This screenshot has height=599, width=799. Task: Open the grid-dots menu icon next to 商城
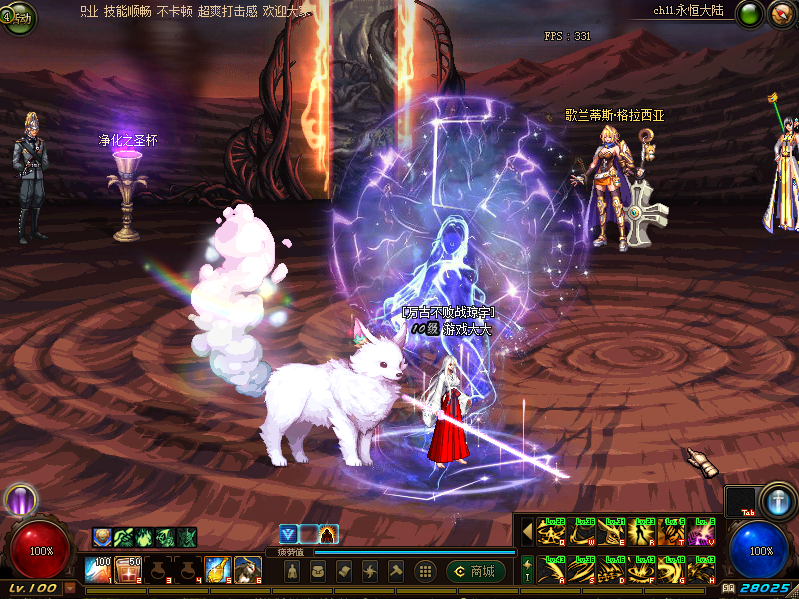424,571
